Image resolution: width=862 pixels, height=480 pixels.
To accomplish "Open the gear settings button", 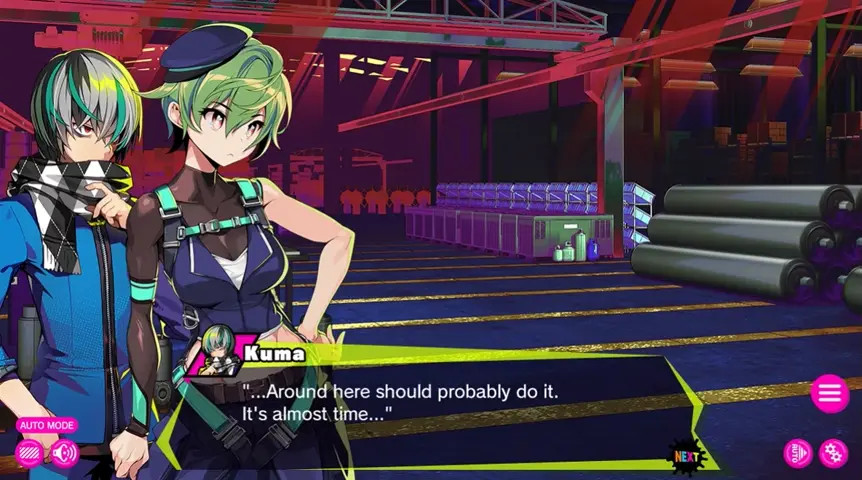I will tap(833, 453).
